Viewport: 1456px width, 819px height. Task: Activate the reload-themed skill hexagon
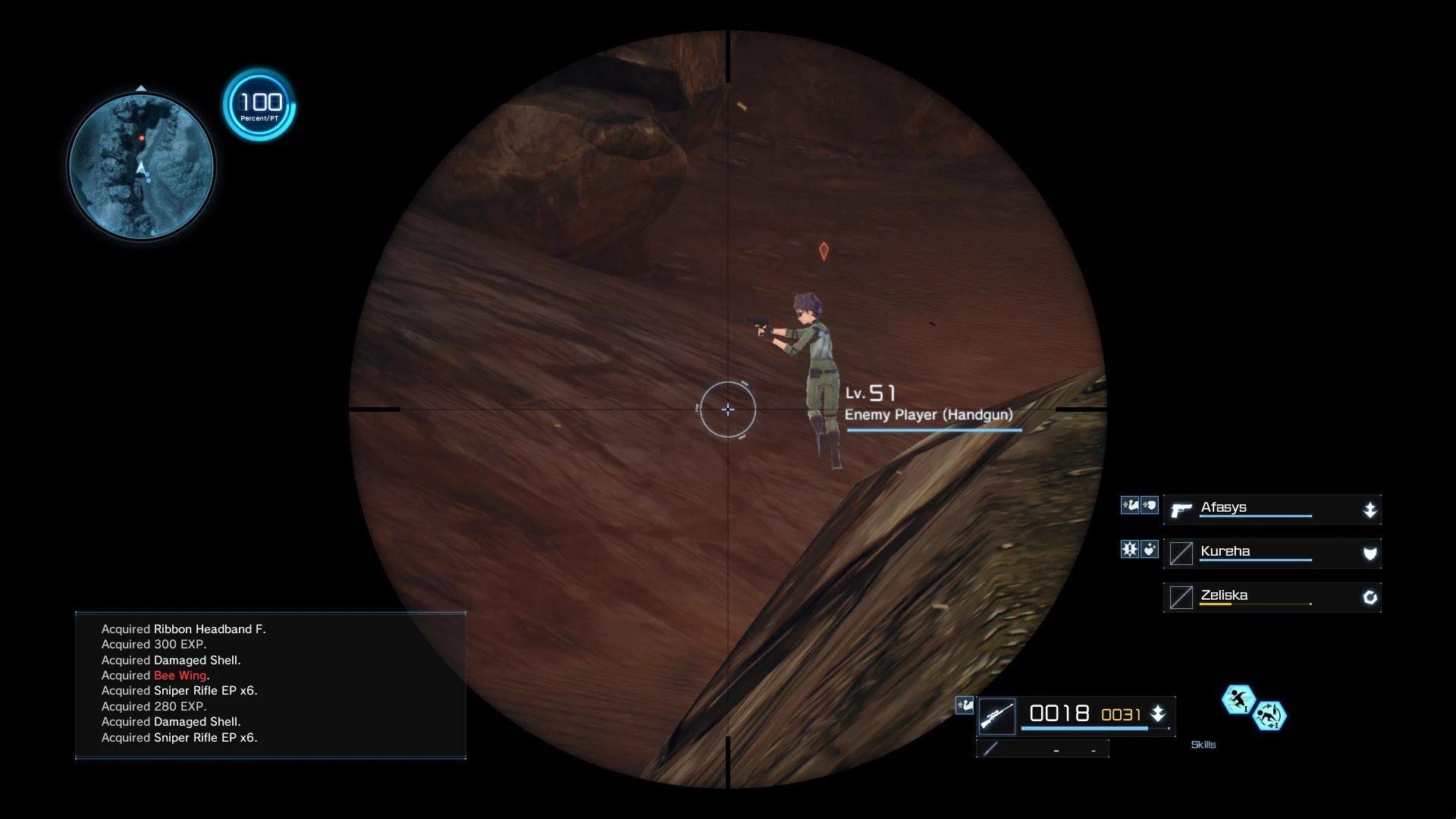click(1271, 717)
